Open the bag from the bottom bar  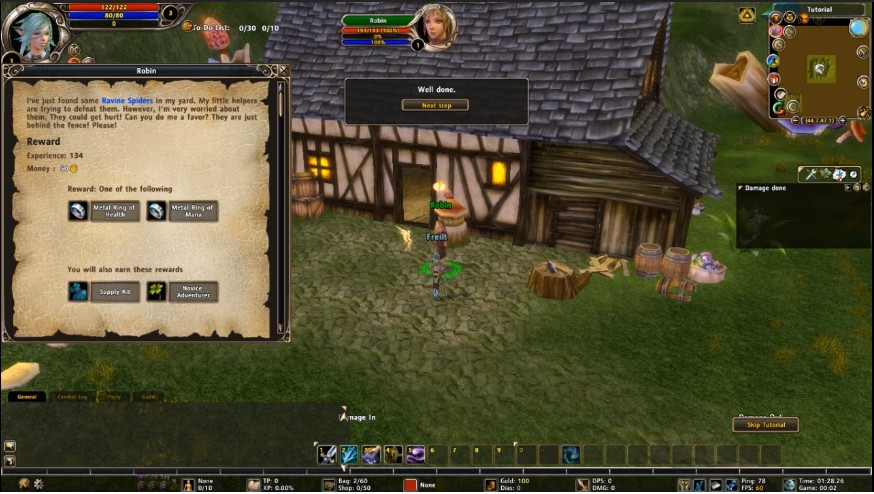(330, 484)
